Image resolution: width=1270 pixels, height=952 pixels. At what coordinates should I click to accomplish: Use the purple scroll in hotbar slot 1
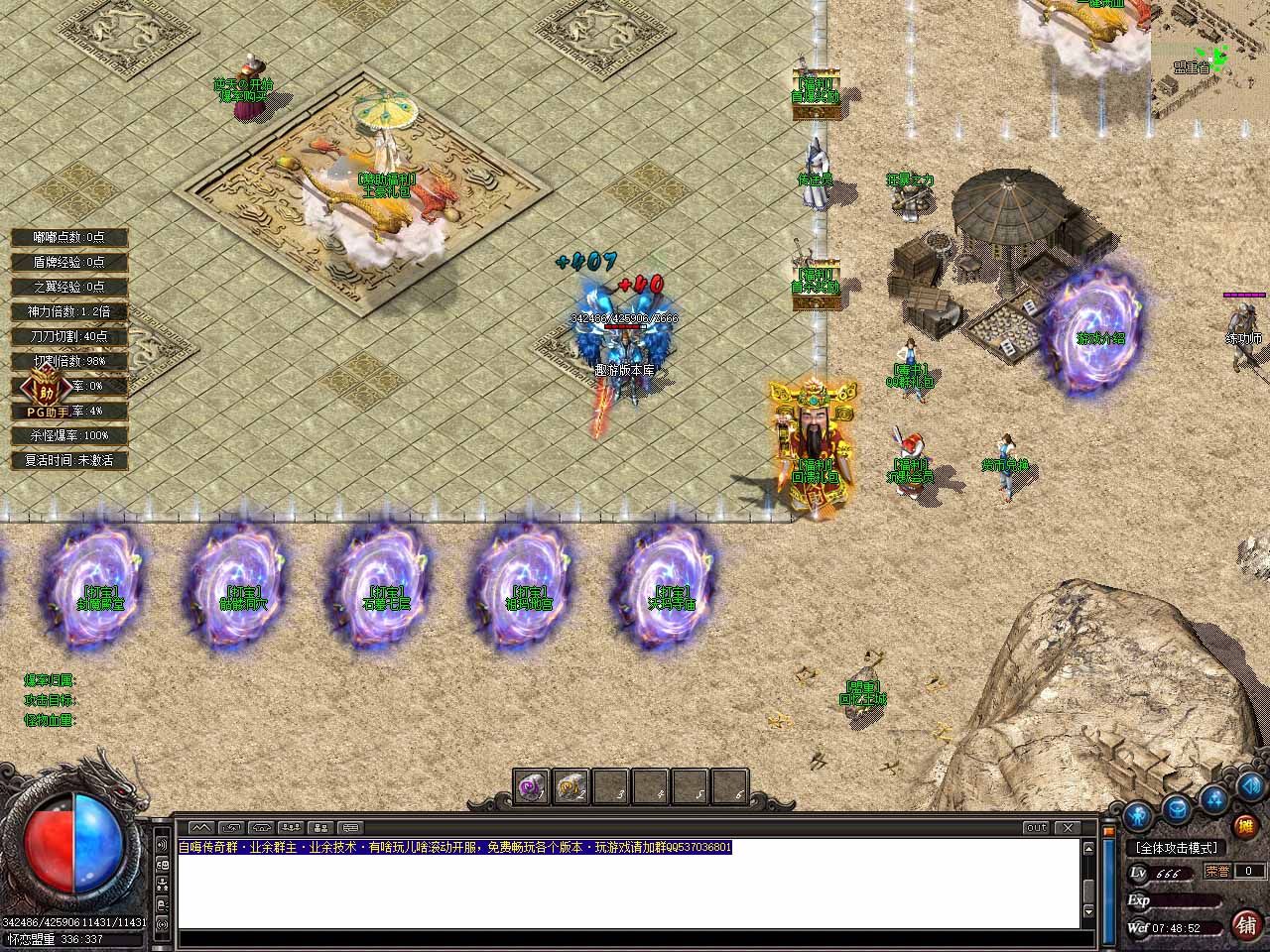[x=532, y=787]
